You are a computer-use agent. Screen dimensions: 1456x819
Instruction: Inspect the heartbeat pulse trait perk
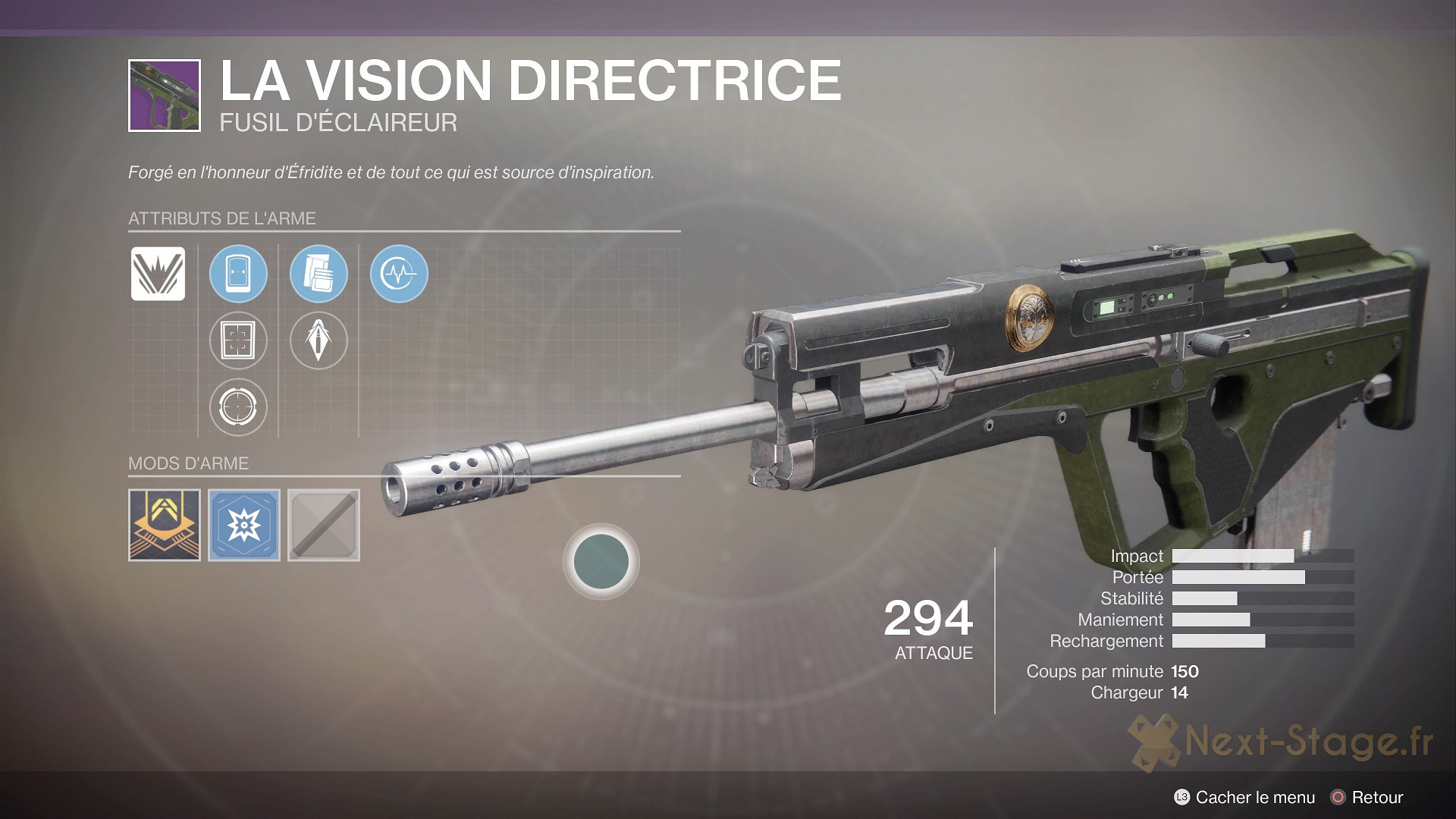399,273
